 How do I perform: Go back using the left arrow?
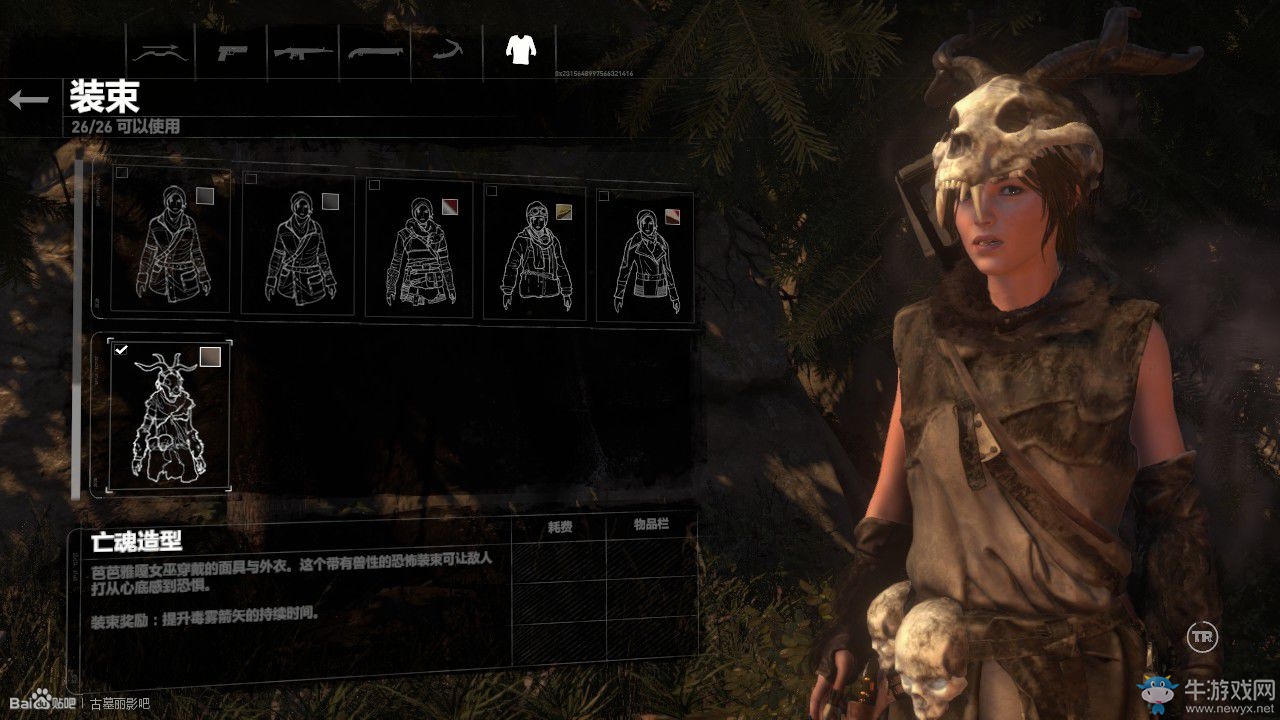pyautogui.click(x=28, y=99)
